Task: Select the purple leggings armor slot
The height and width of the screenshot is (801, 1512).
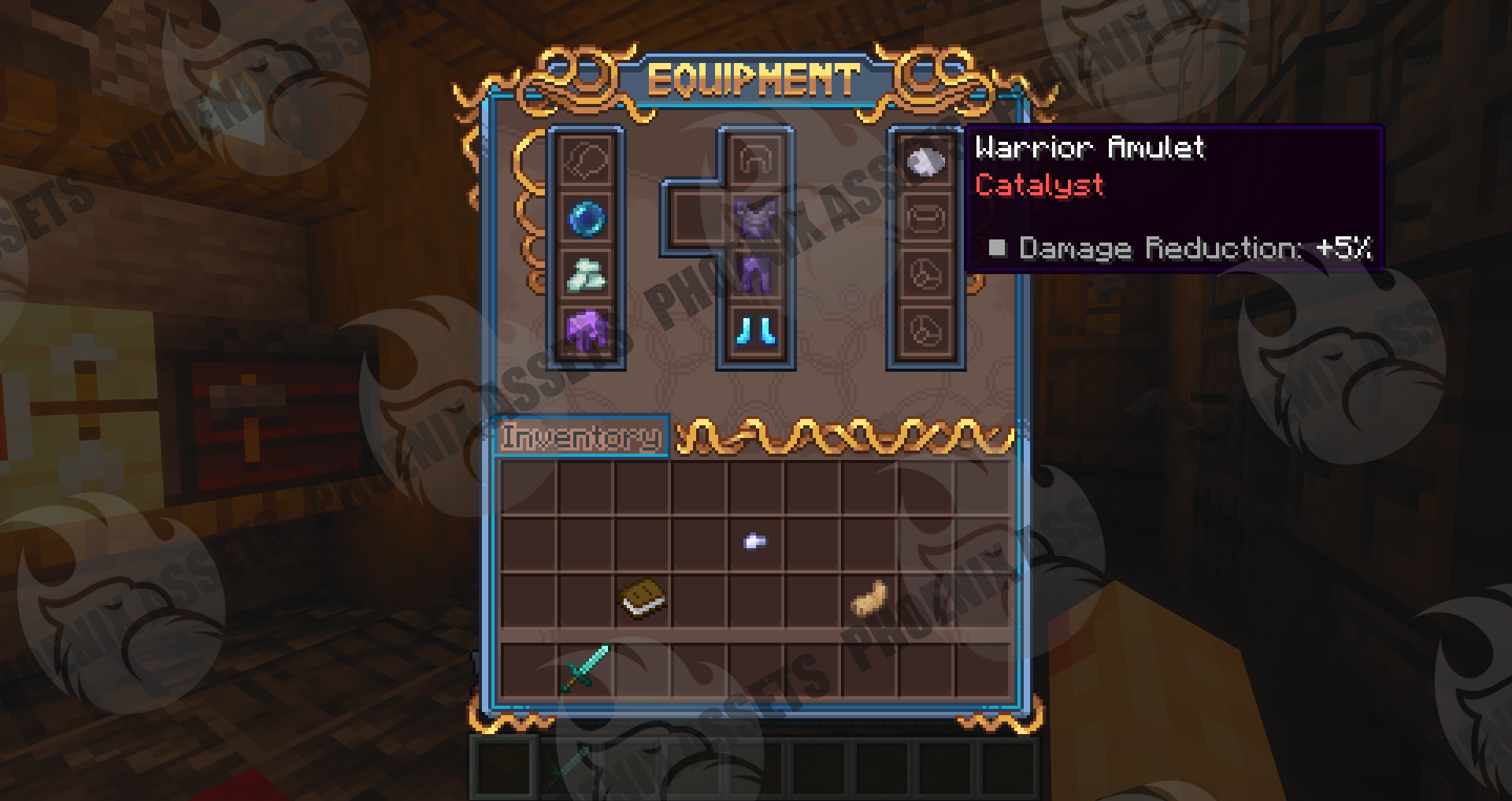Action: pyautogui.click(x=755, y=273)
